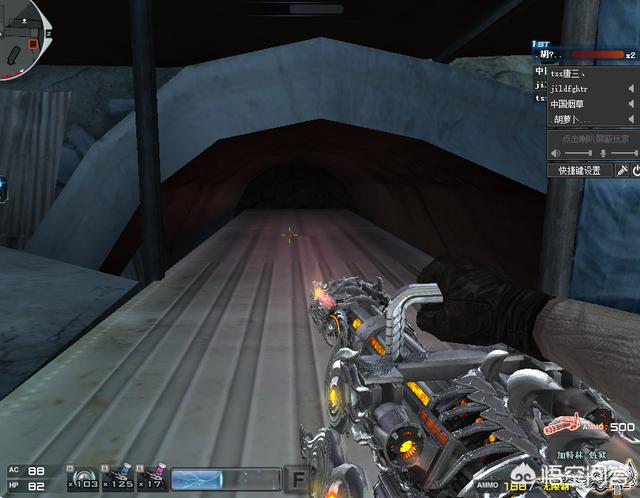Click the power icon button
640x498 pixels.
634,170
